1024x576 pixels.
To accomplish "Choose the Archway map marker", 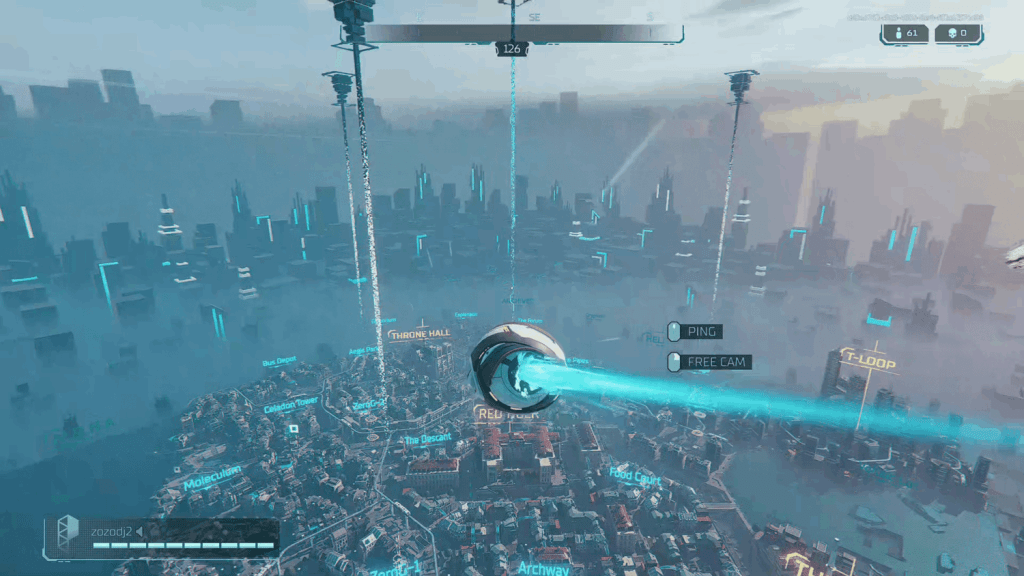I will (543, 567).
